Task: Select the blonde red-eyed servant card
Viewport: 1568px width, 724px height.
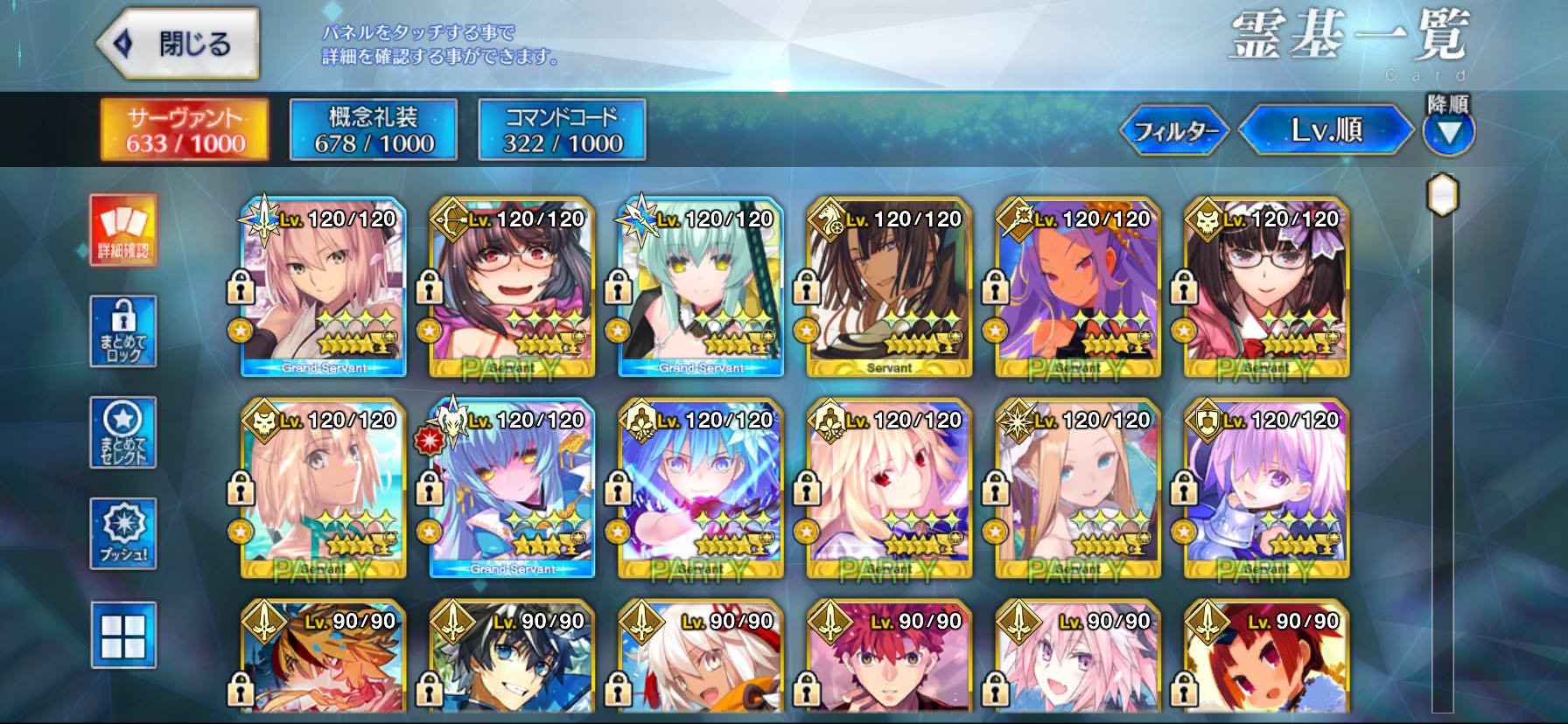Action: click(x=889, y=490)
